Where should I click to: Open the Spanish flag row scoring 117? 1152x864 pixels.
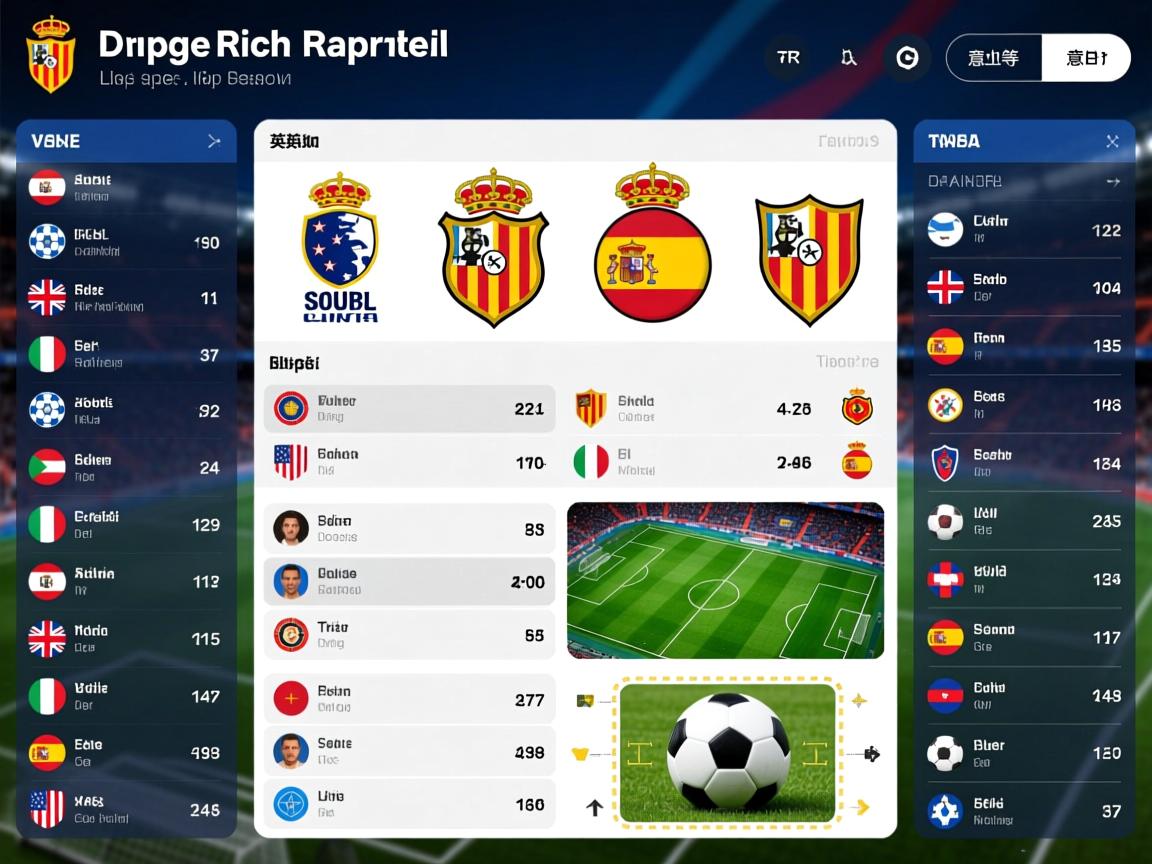tap(1024, 637)
